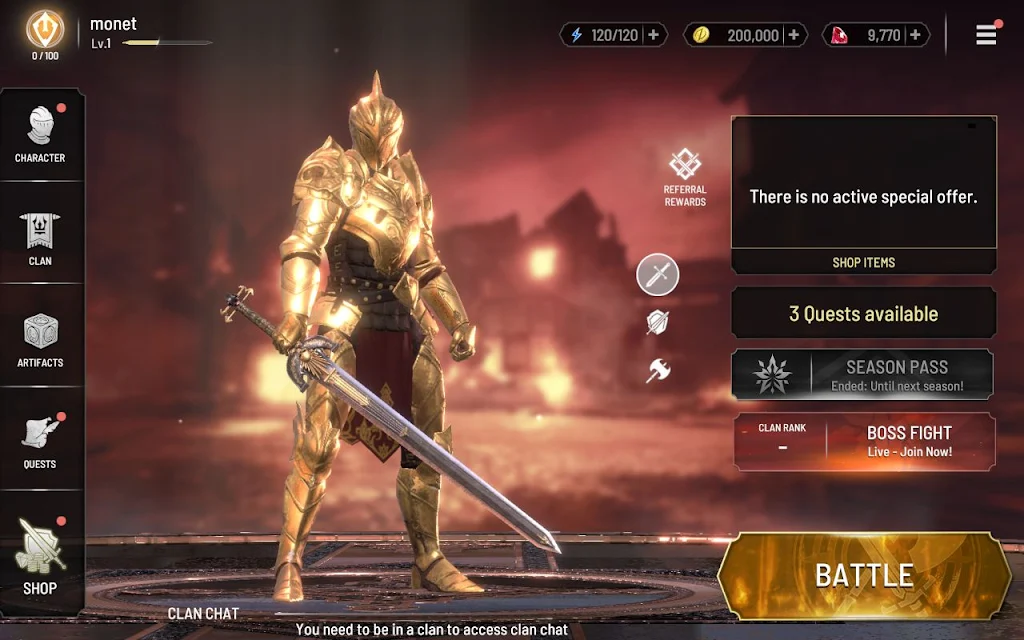Viewport: 1024px width, 640px height.
Task: Open the Clan Chat bar
Action: pos(204,613)
